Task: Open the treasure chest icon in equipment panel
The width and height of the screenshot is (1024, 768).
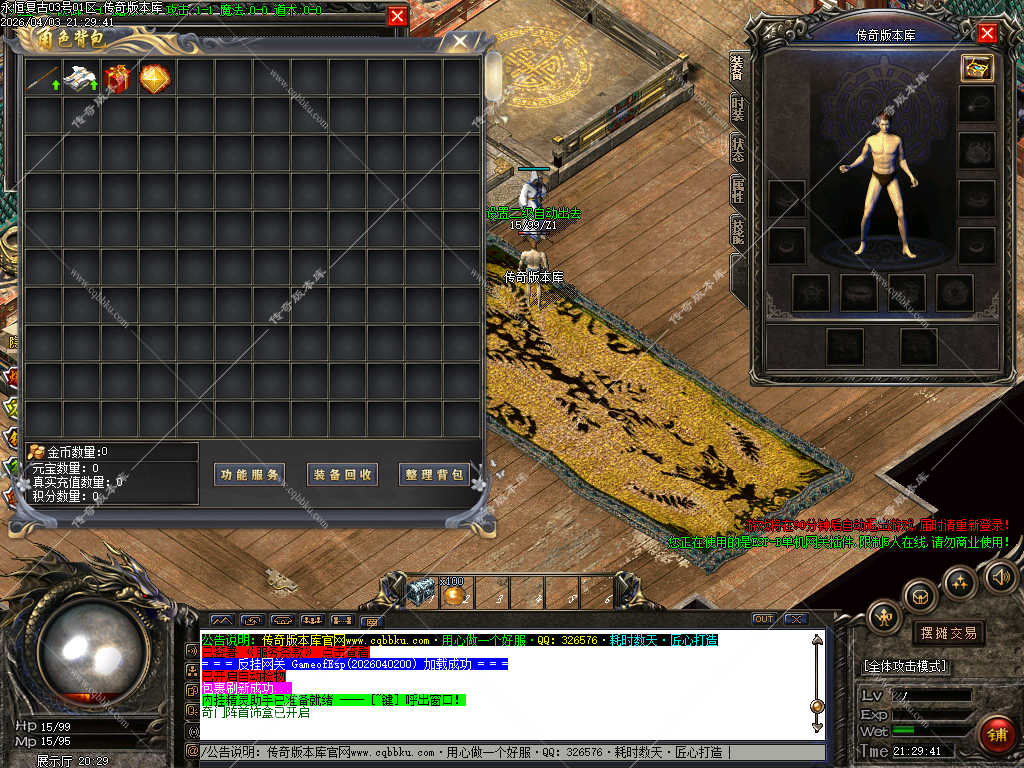Action: tap(975, 68)
